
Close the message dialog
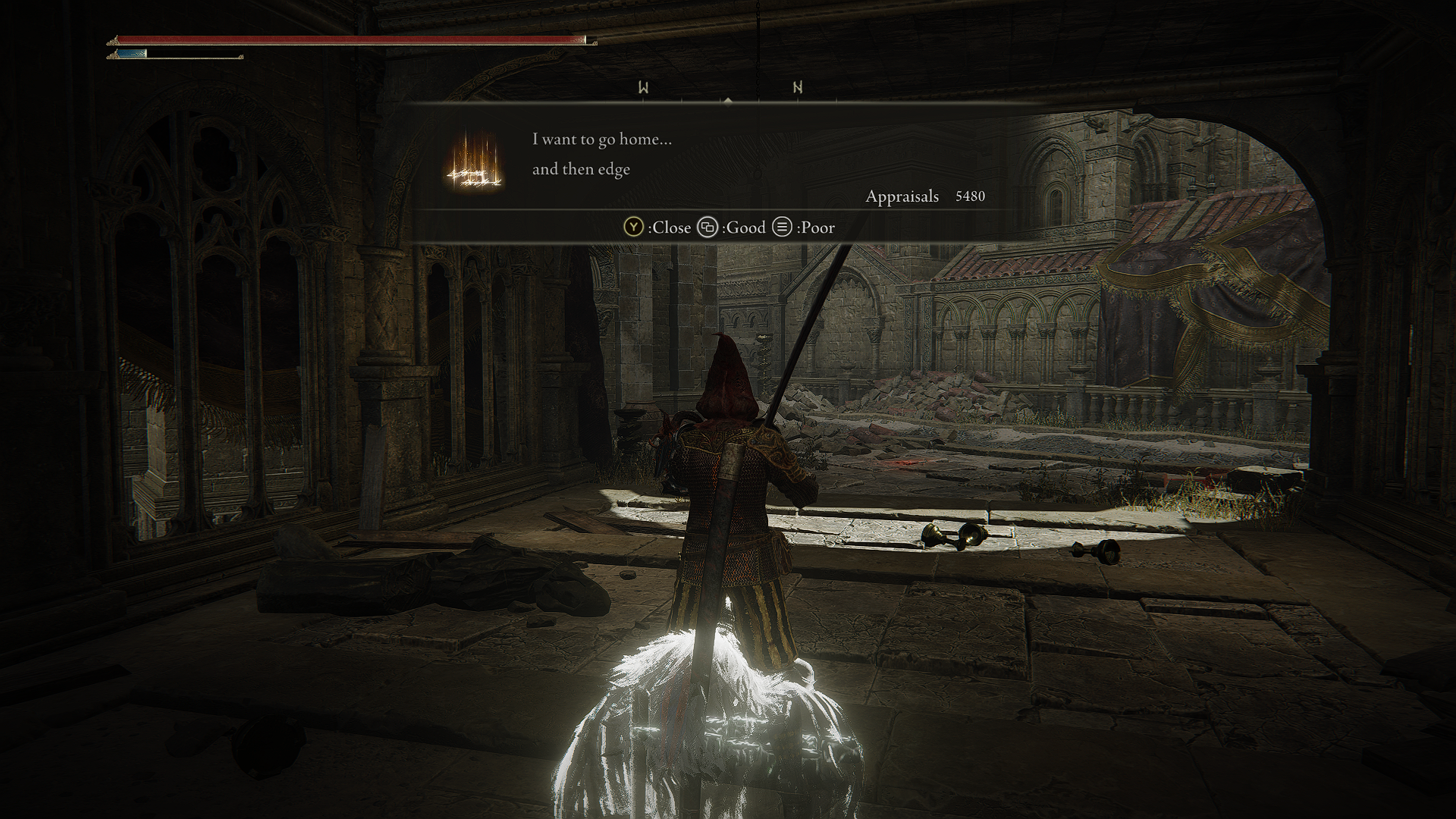coord(657,227)
